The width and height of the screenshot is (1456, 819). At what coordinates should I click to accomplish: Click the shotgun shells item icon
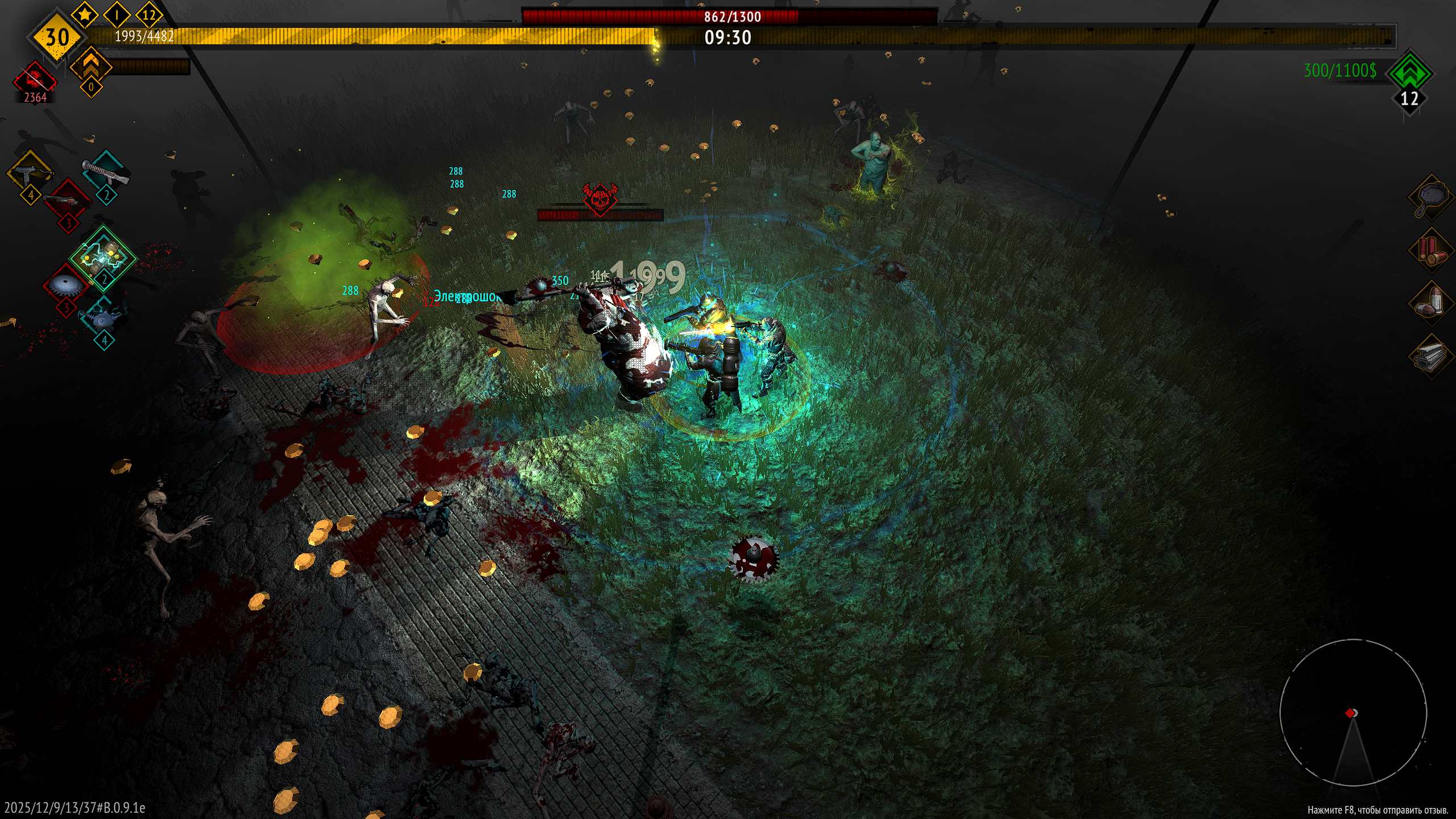click(x=1430, y=250)
